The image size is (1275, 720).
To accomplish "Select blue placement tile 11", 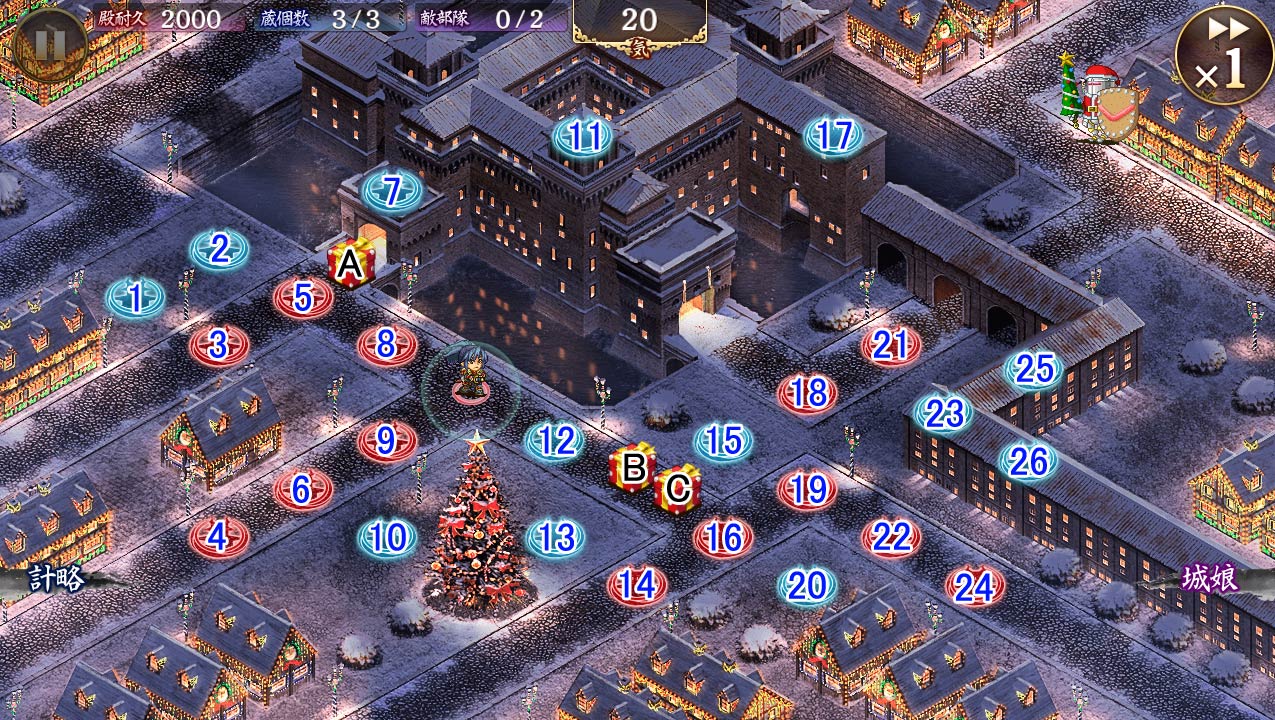I will coord(583,136).
